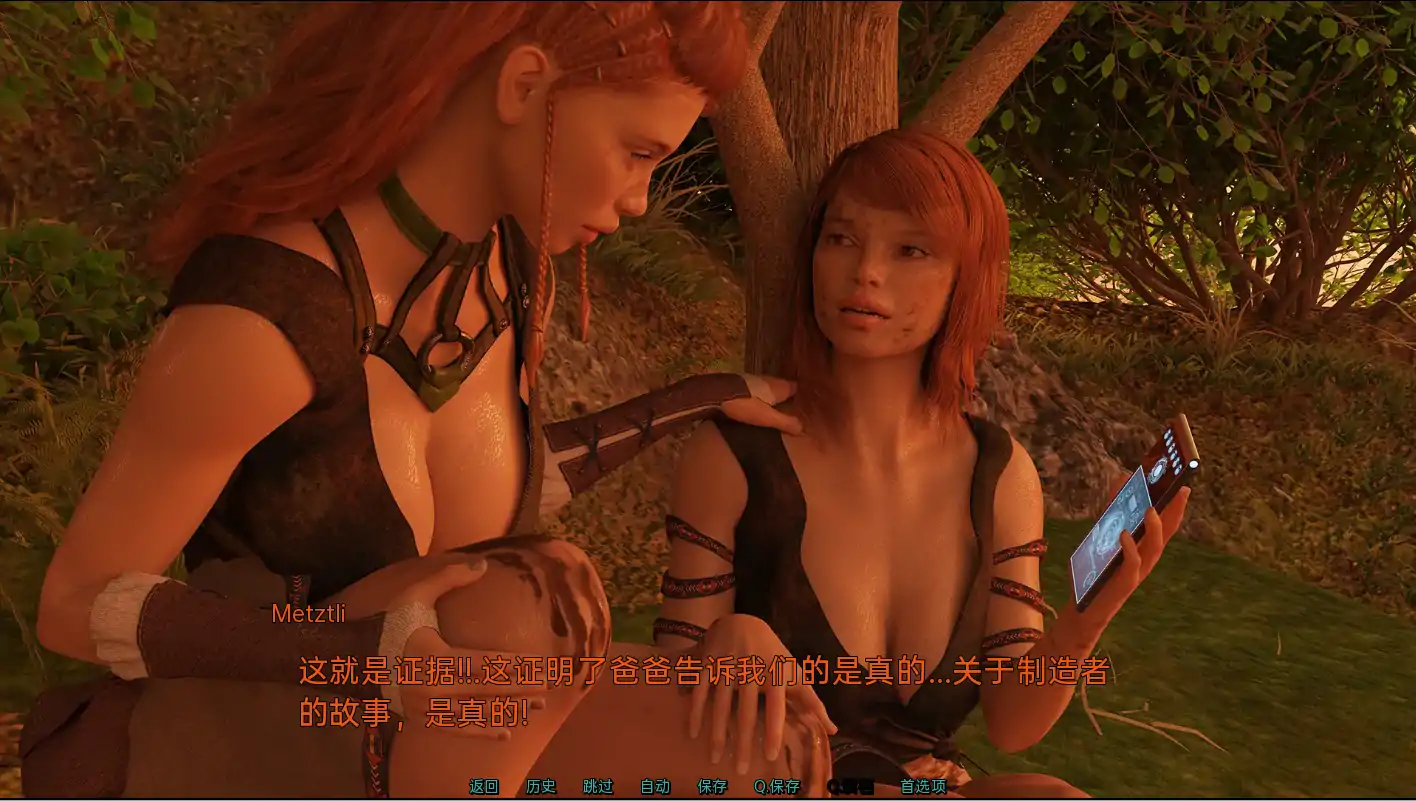Select Q.保存 quick save
The image size is (1416, 801).
777,787
